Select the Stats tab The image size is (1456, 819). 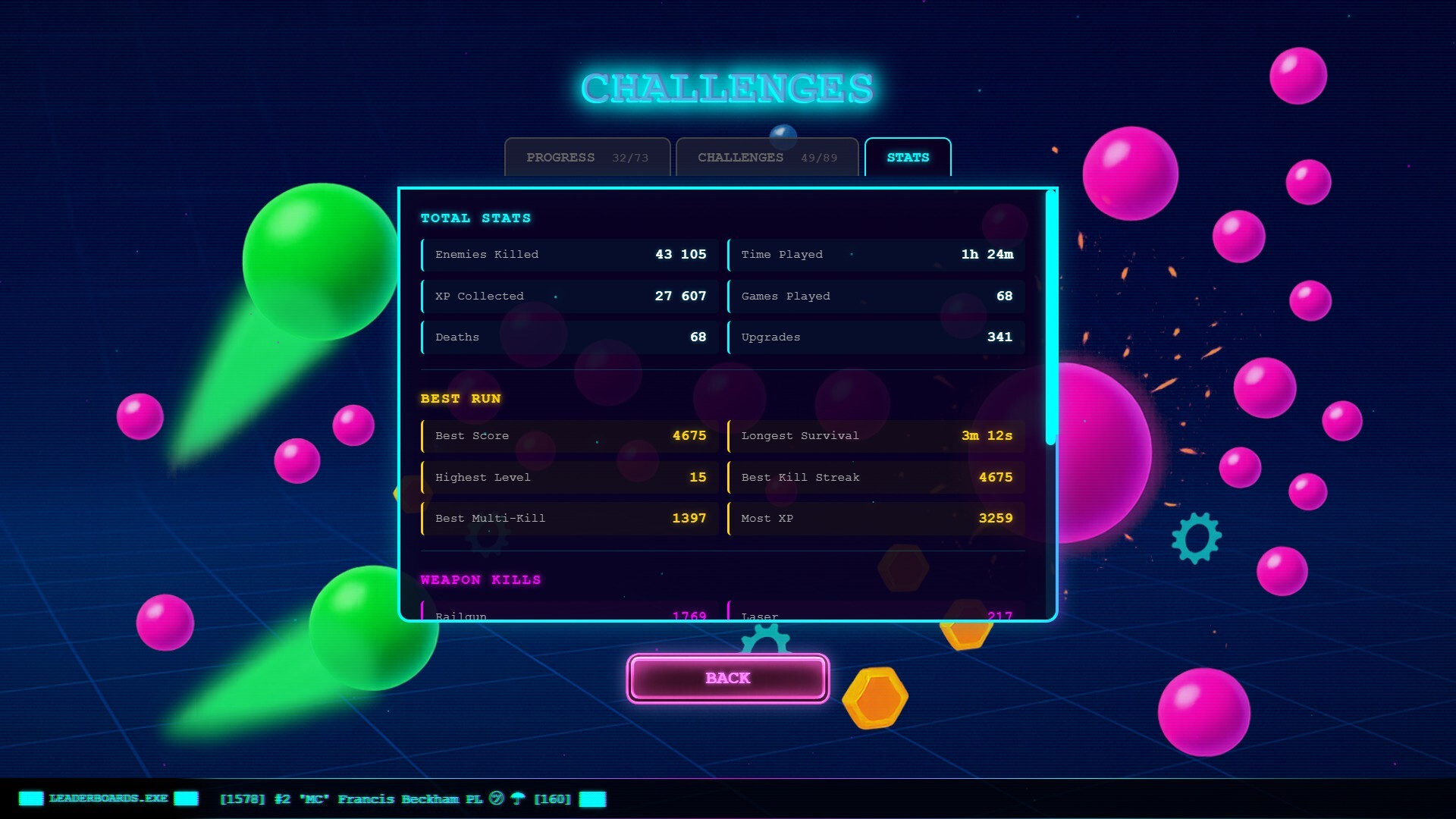[908, 157]
